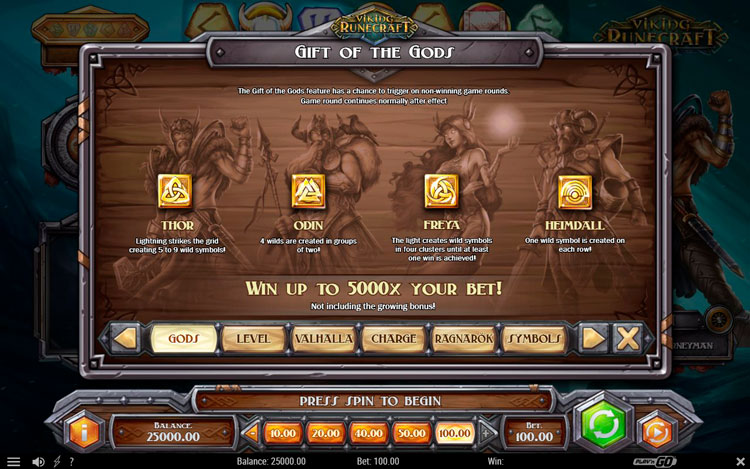
Task: Choose the 100.00 bet amount
Action: pos(453,433)
